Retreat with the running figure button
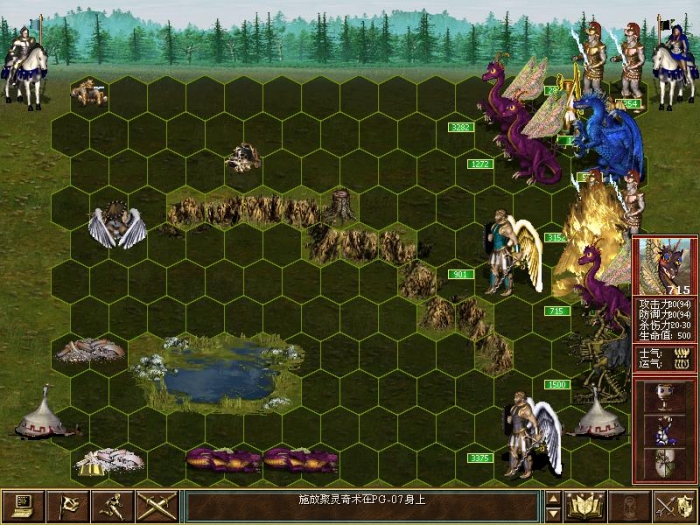The image size is (700, 525). click(113, 506)
